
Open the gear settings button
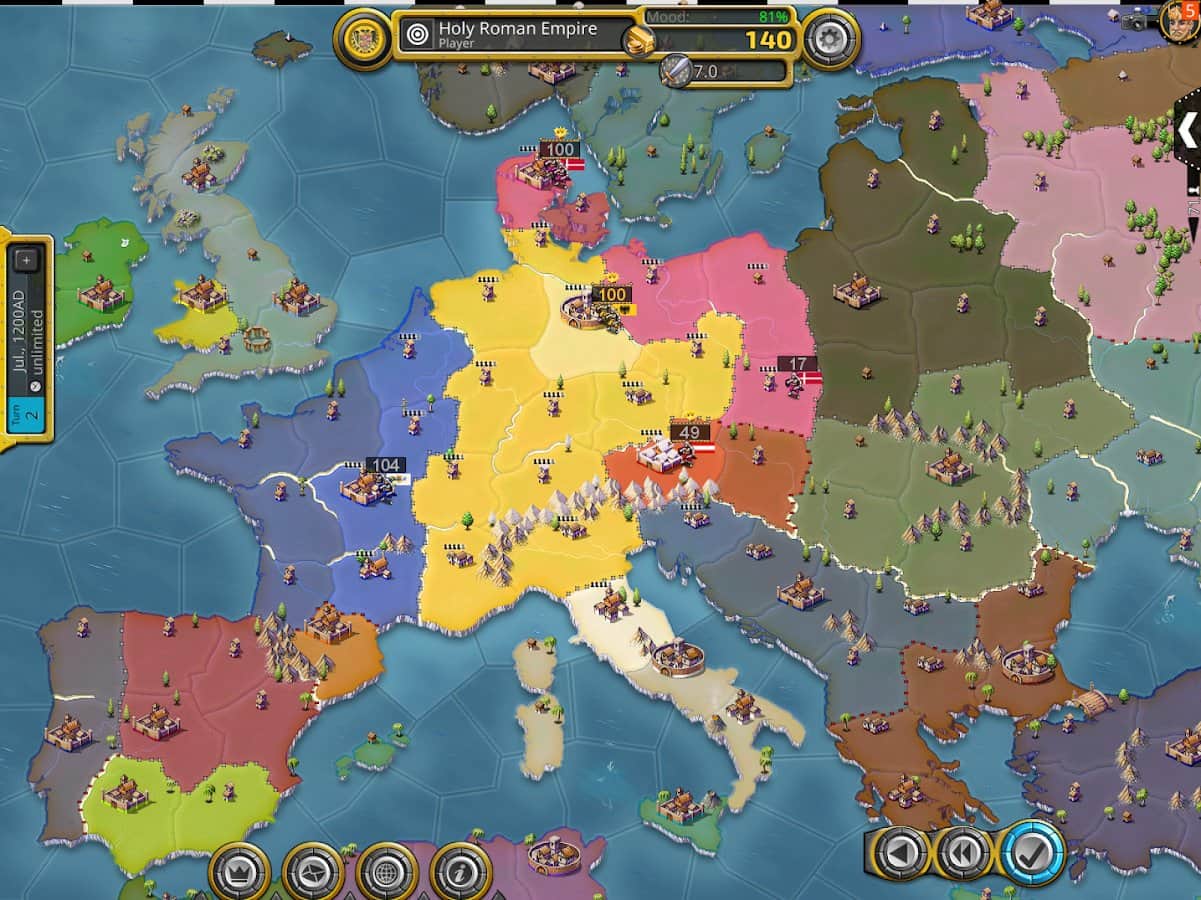830,40
